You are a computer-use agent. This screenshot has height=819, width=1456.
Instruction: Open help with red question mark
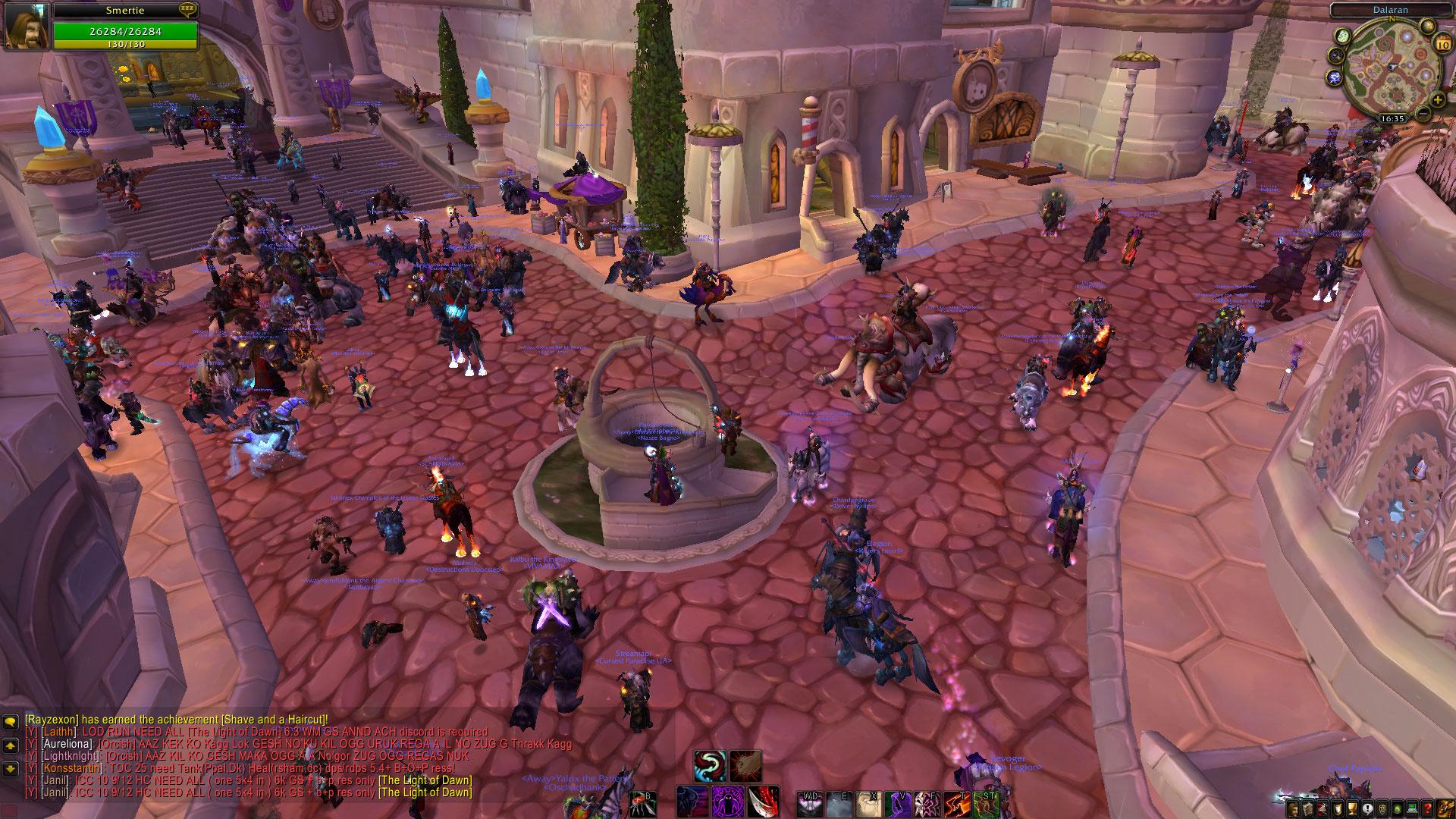pyautogui.click(x=1427, y=808)
